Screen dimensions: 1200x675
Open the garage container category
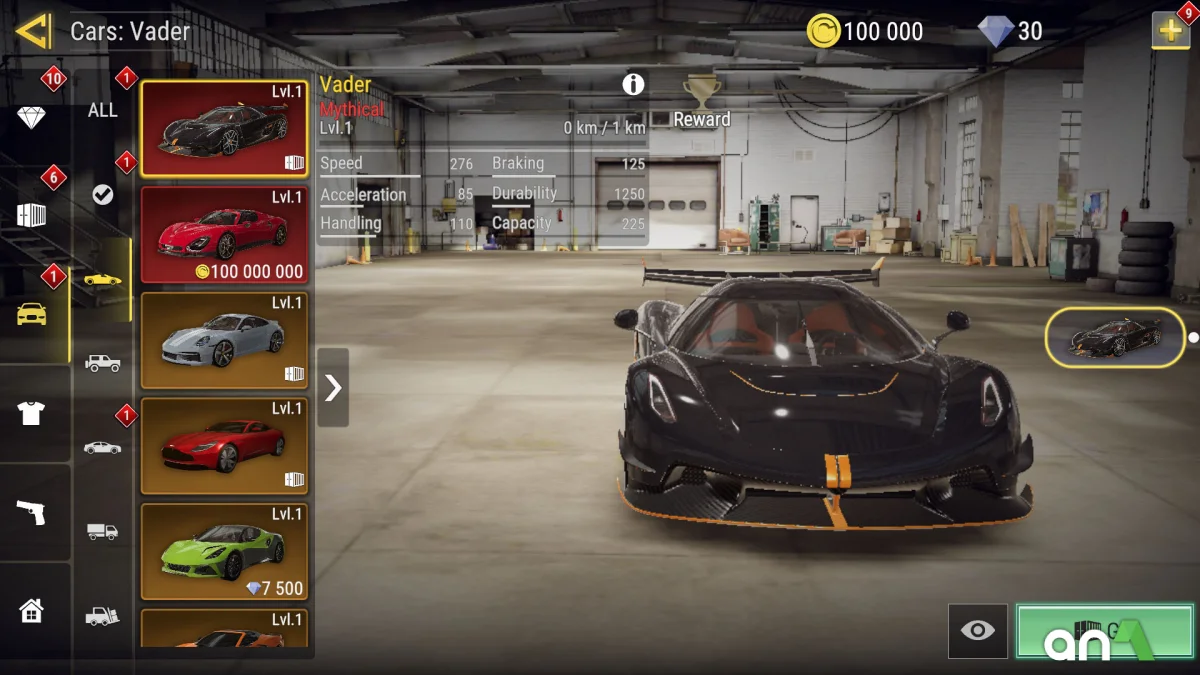tap(31, 215)
